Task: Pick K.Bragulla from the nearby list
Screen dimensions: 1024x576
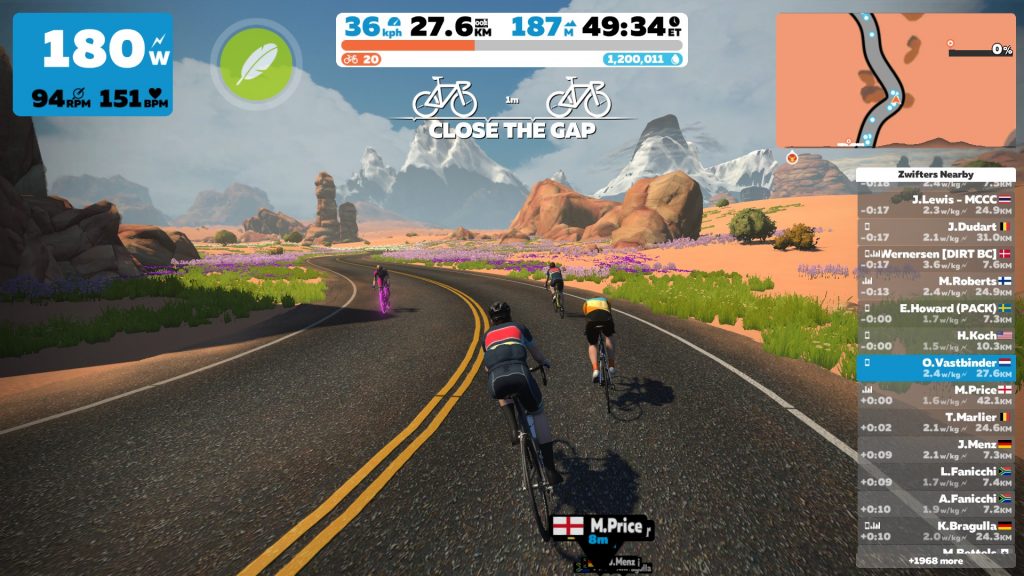Action: pyautogui.click(x=936, y=530)
